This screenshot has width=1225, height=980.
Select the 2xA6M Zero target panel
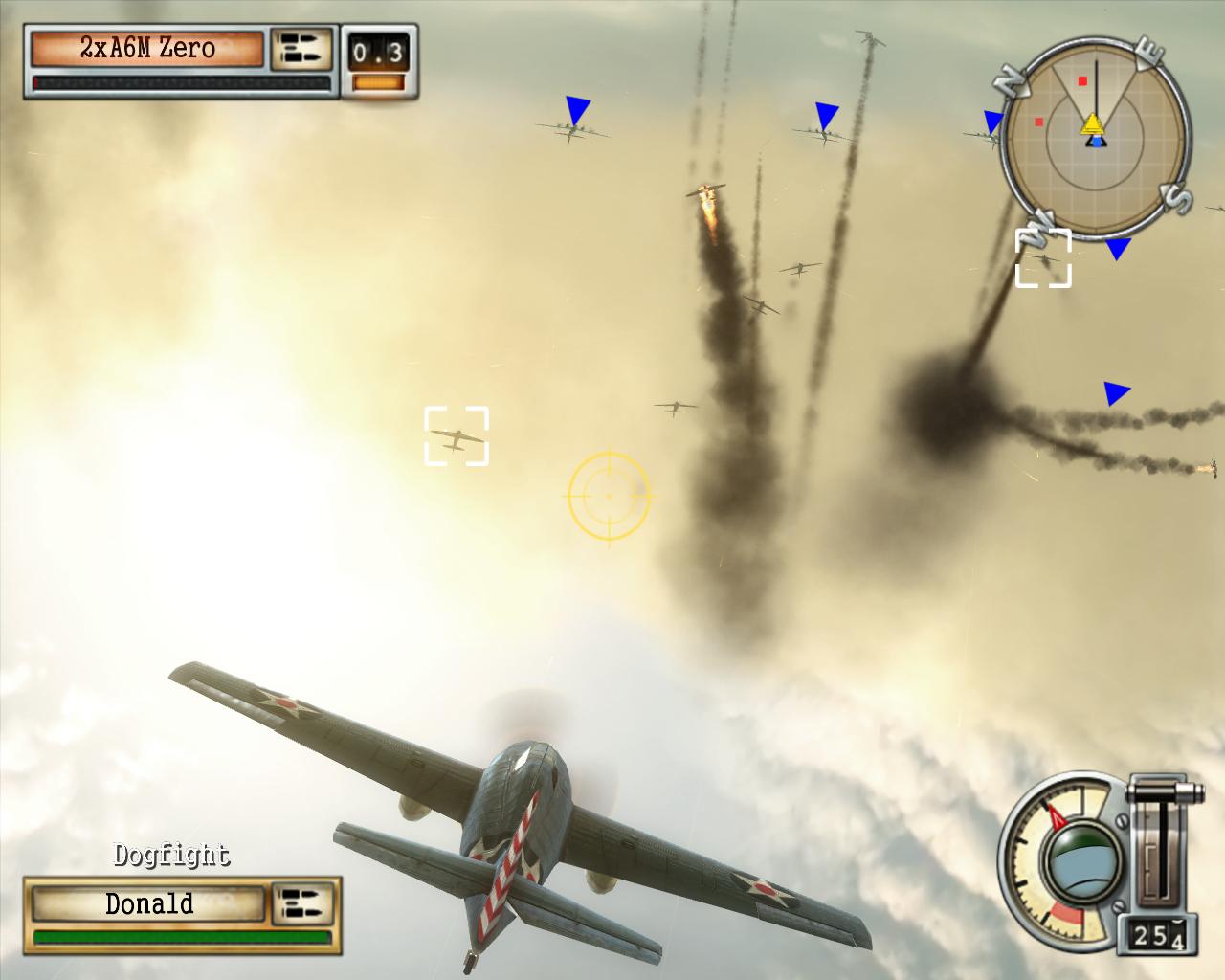(x=147, y=49)
